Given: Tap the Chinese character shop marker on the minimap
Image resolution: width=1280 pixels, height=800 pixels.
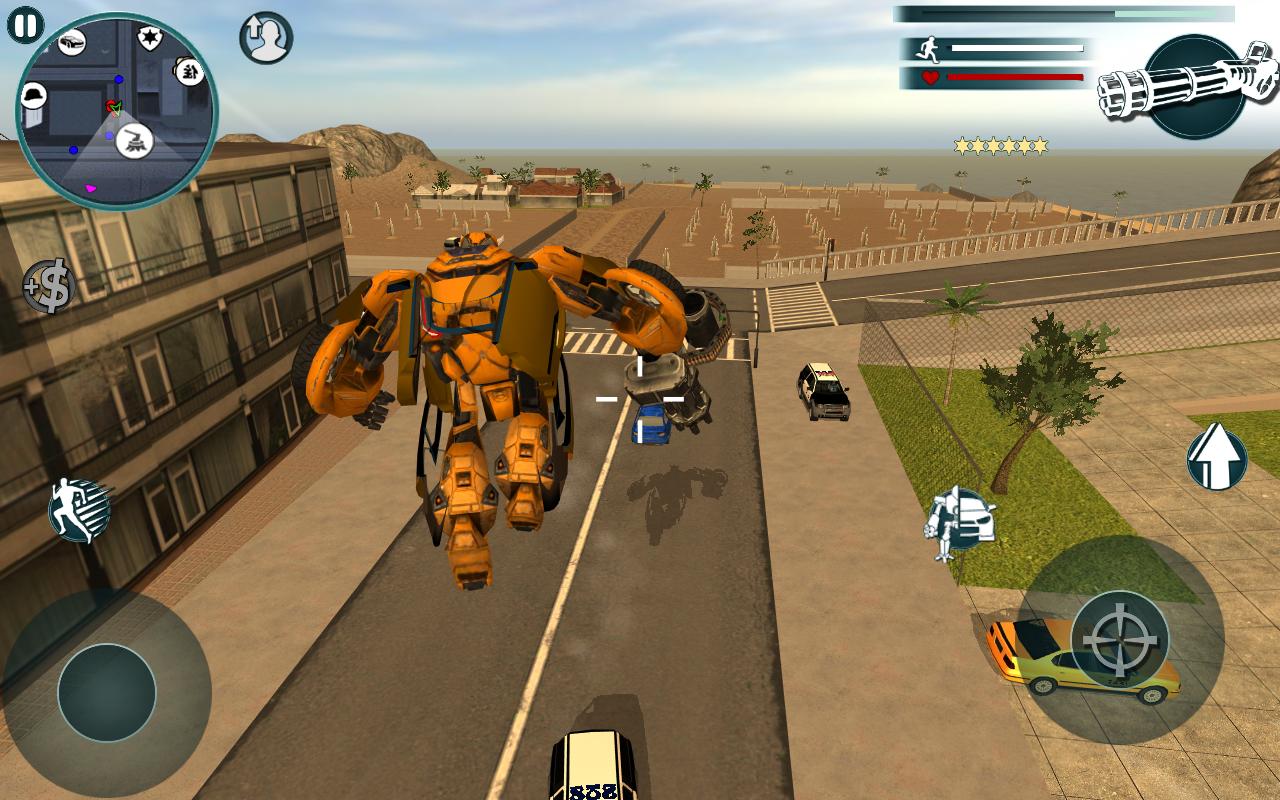Looking at the screenshot, I should [188, 71].
